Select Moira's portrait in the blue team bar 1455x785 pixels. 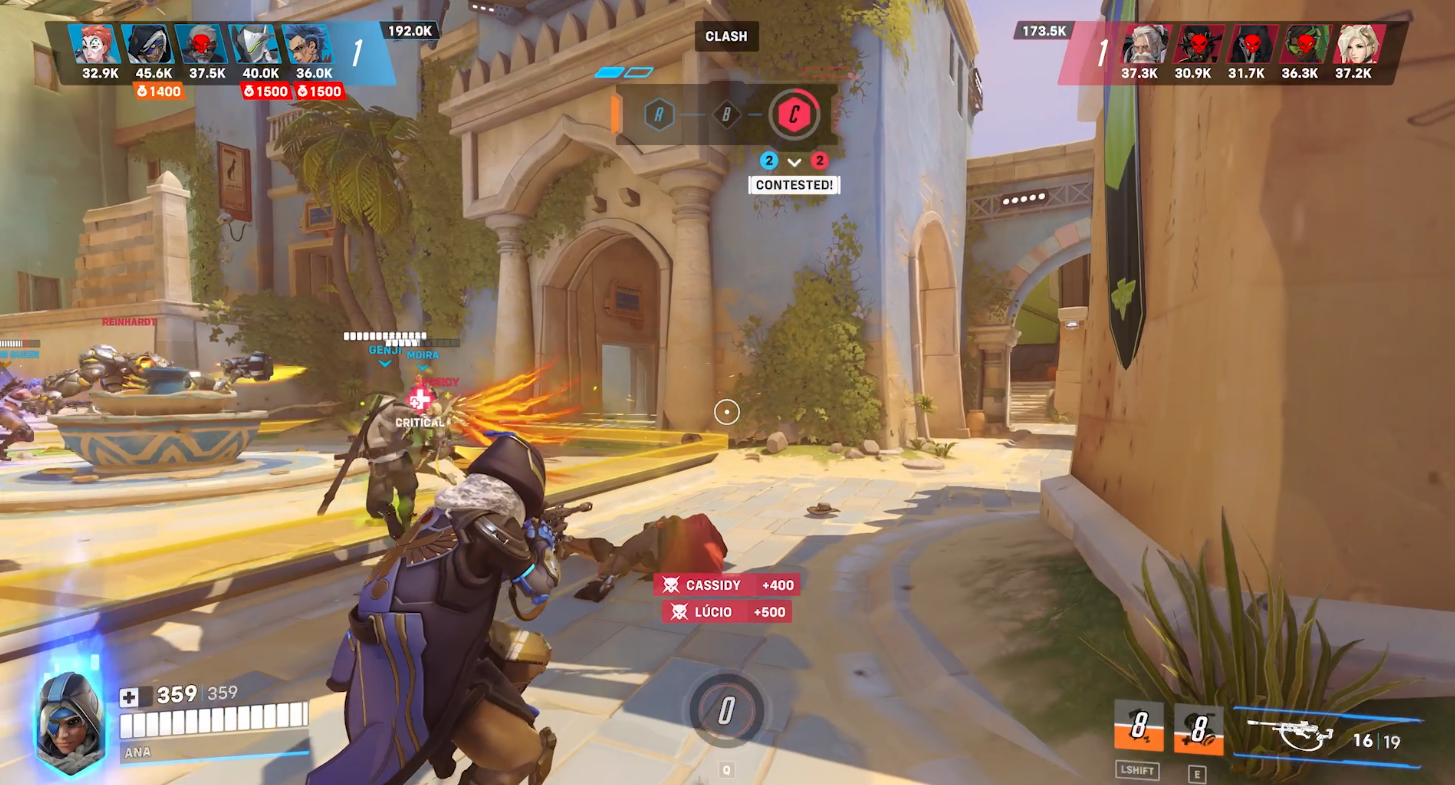point(95,45)
